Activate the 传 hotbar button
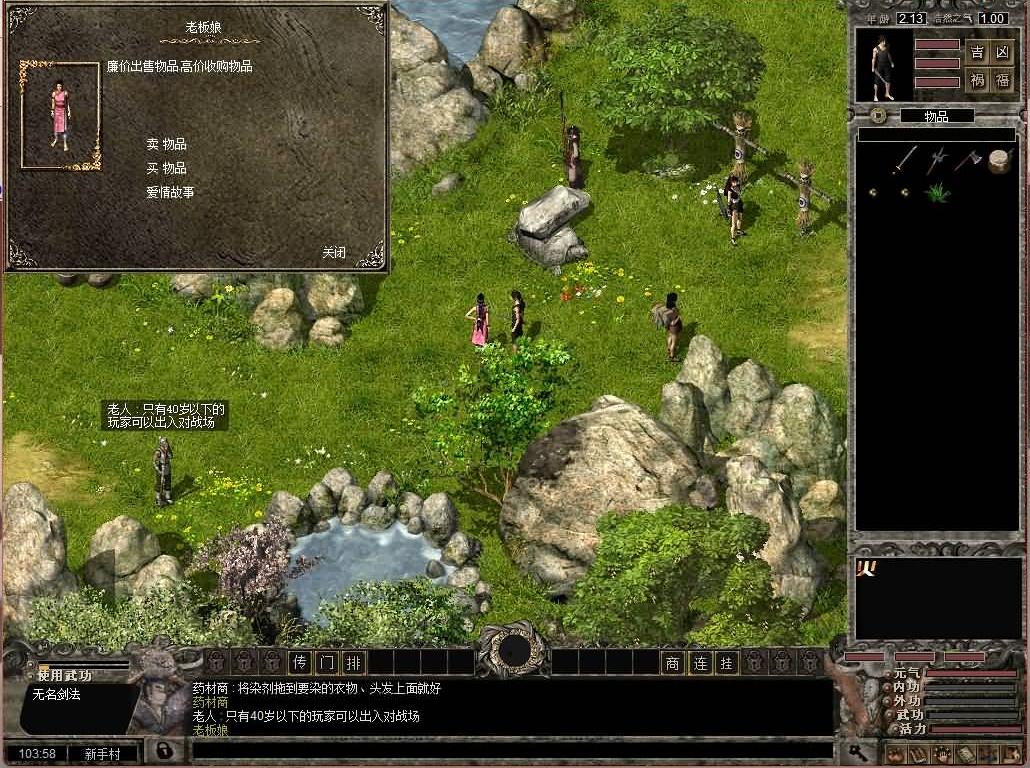 point(300,662)
